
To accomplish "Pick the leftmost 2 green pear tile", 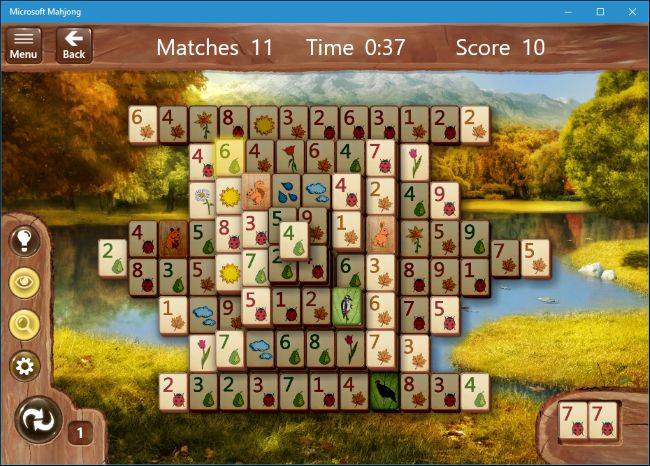I will [x=112, y=257].
